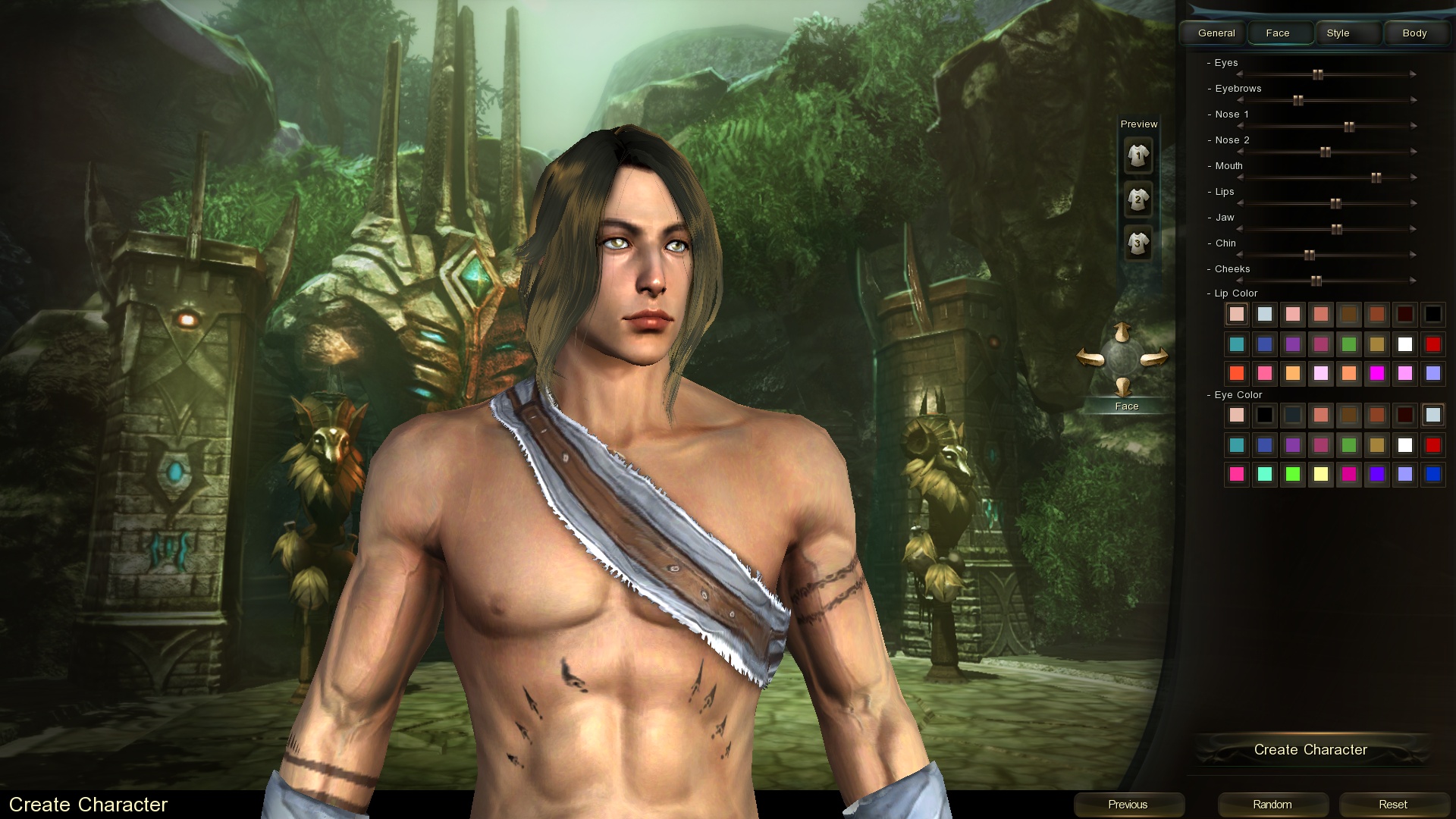Rotate the character view left arrow
This screenshot has width=1456, height=819.
(1090, 358)
